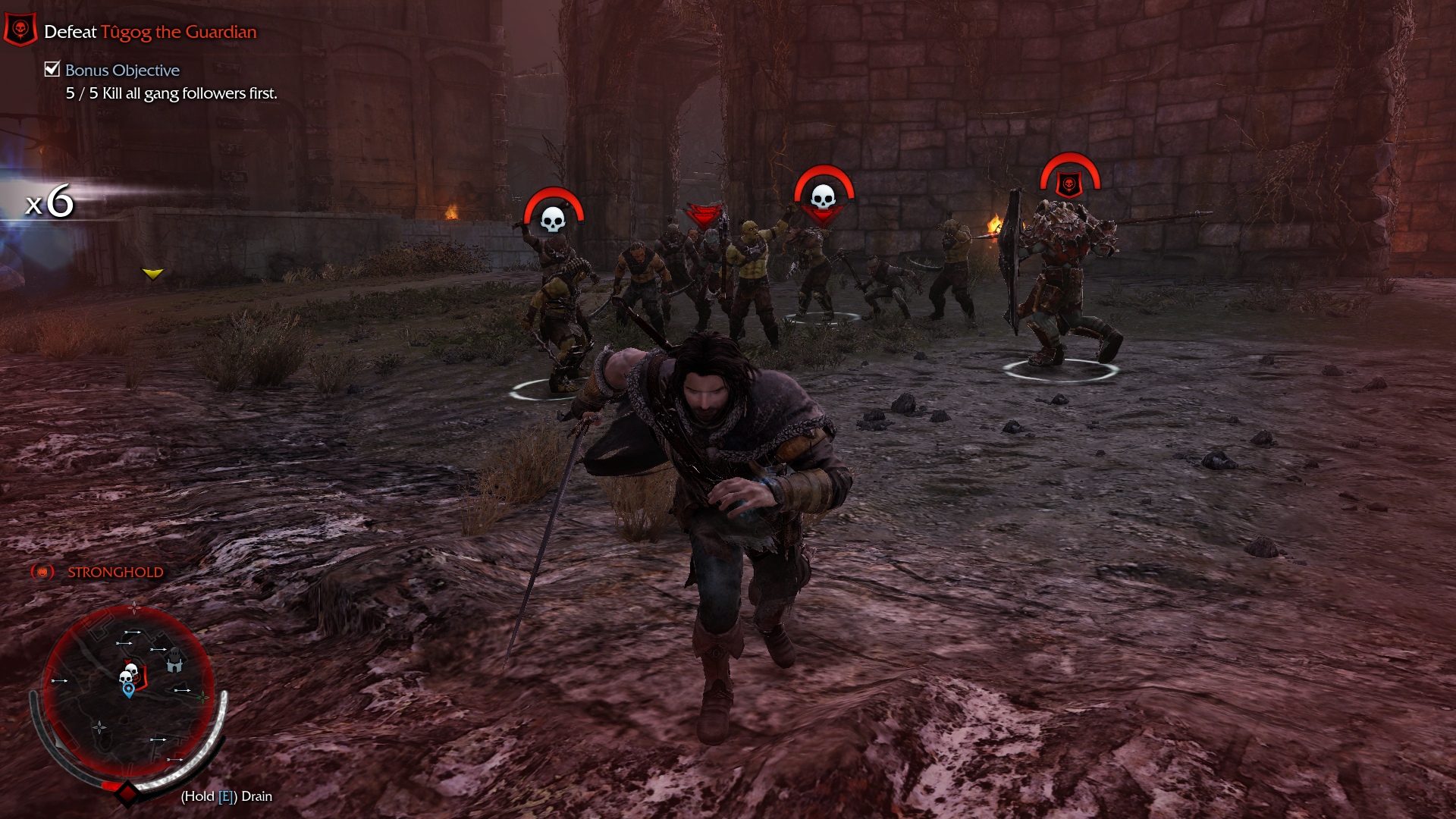Select the grey tower icon on minimap
Screen dimensions: 1456x819
click(x=174, y=661)
